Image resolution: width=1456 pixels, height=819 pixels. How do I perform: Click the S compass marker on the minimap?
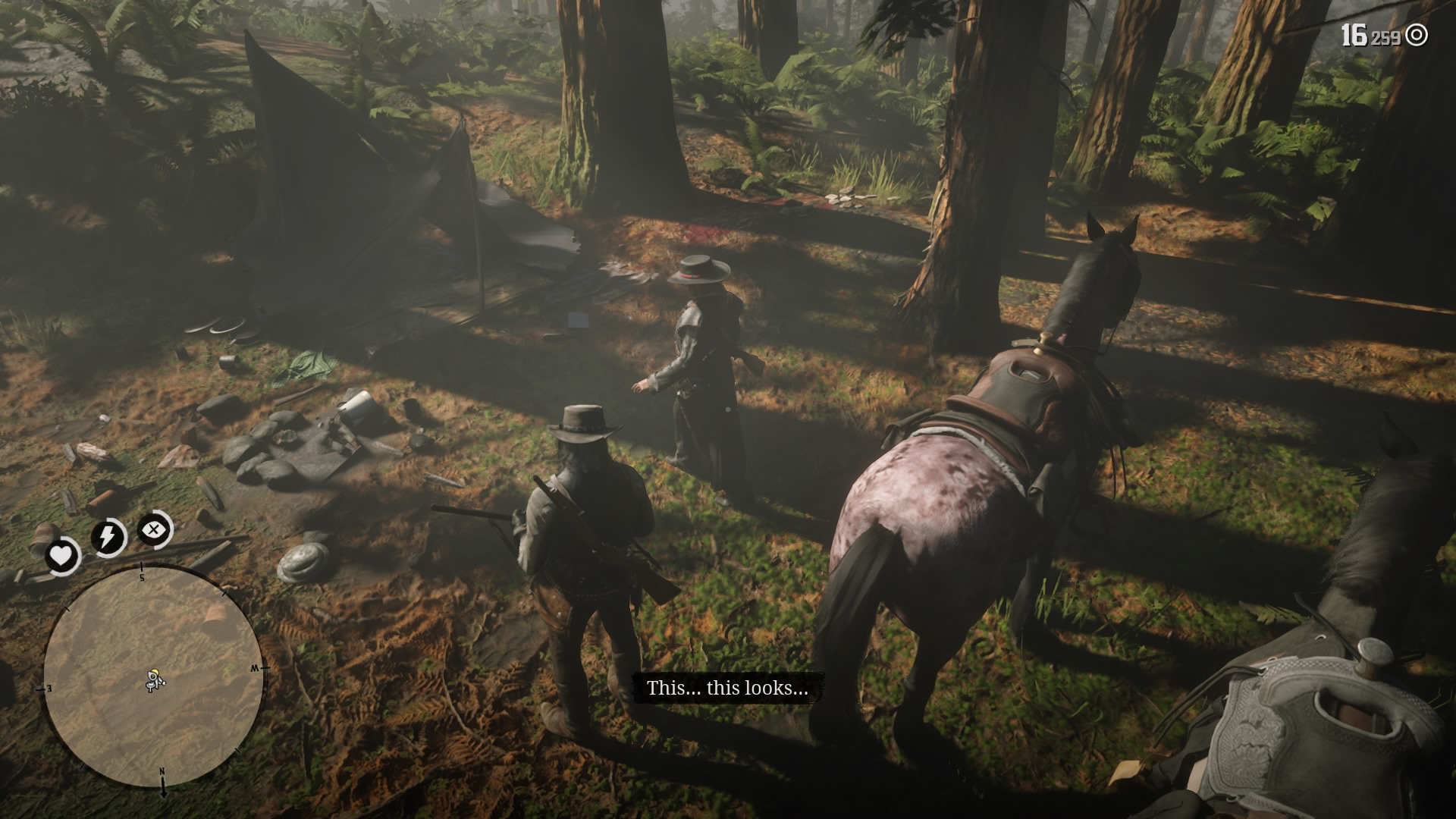point(142,576)
